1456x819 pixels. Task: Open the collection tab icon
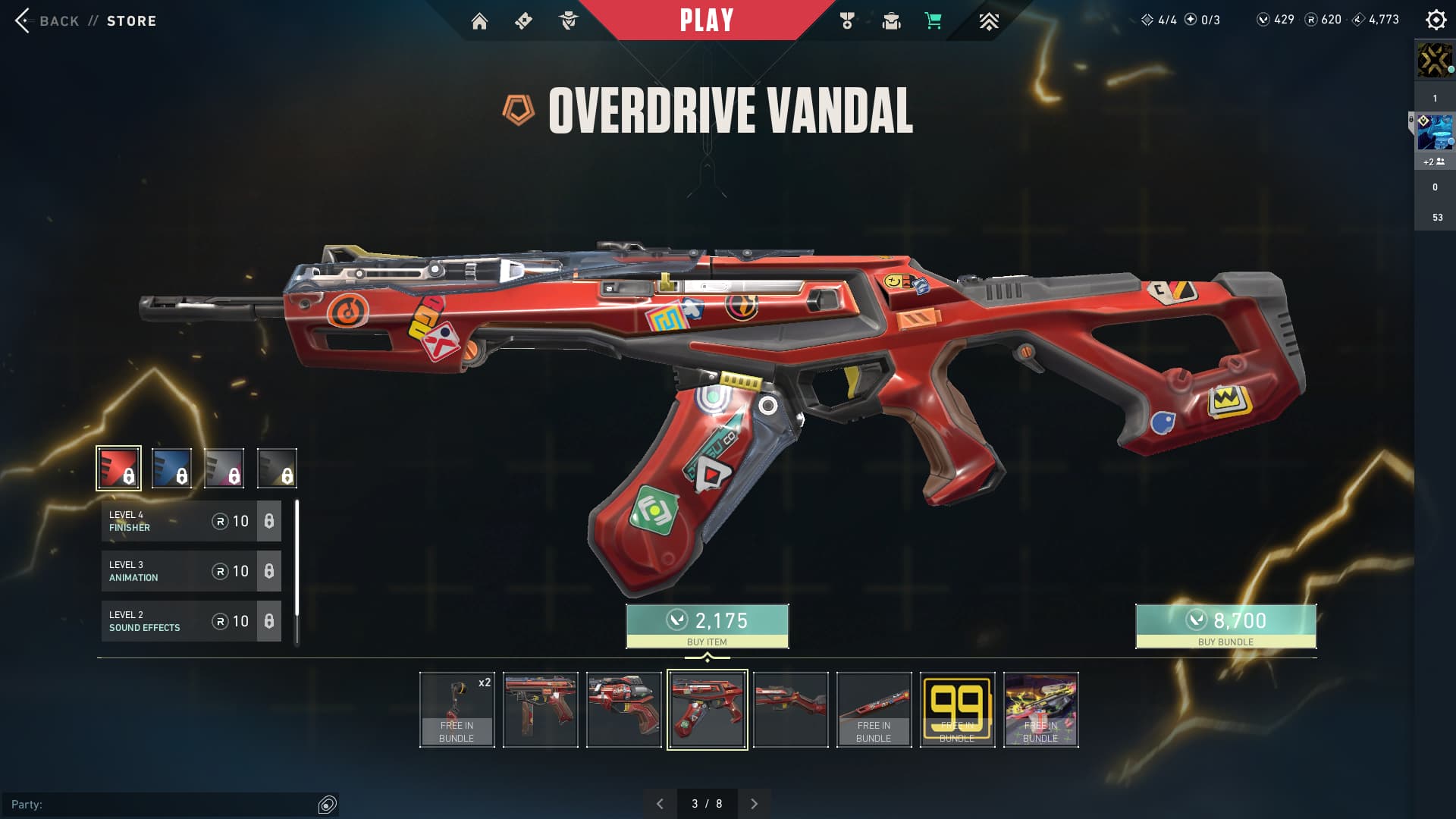tap(891, 21)
